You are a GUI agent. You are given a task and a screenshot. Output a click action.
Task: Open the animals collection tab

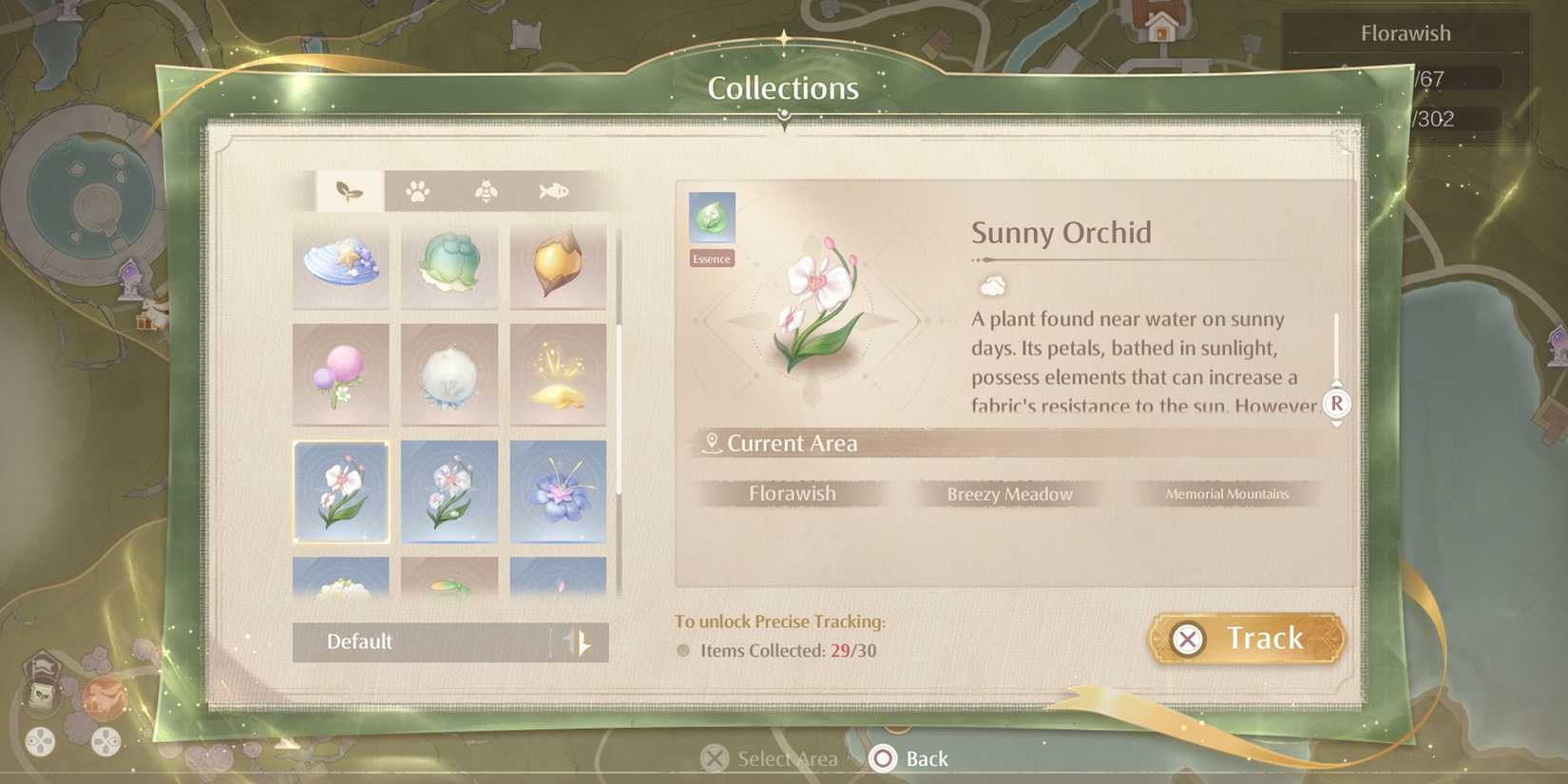[415, 190]
